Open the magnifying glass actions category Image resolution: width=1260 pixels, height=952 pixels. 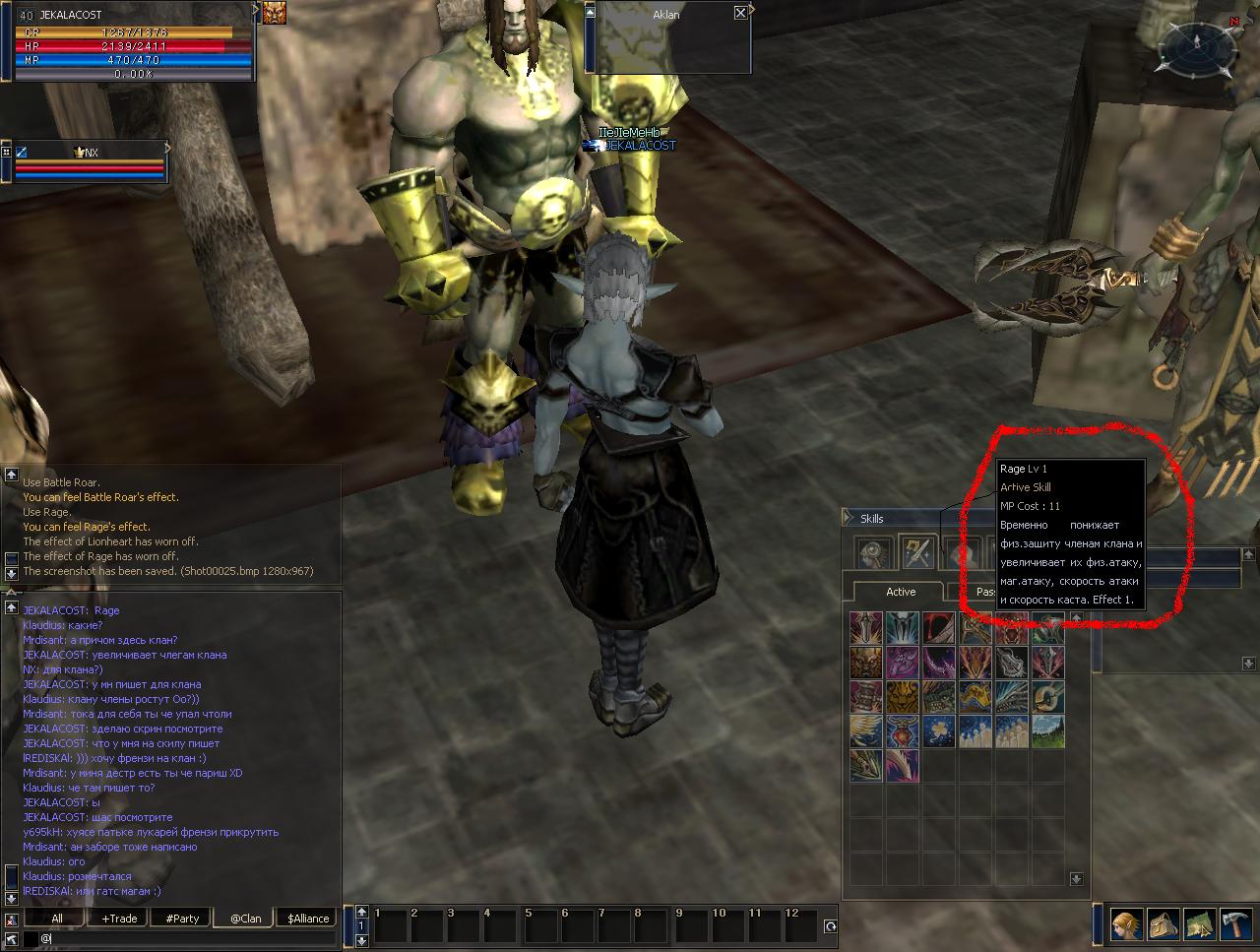tap(873, 552)
